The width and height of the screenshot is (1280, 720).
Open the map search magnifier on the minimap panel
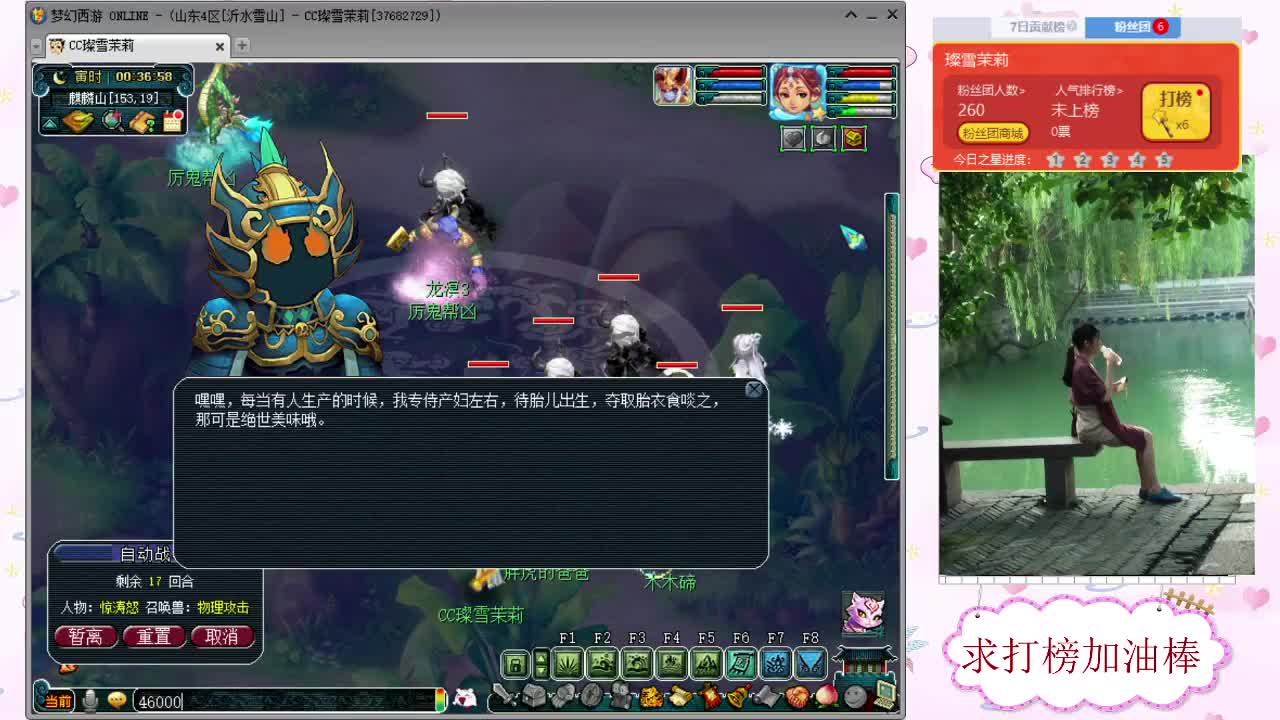coord(112,122)
